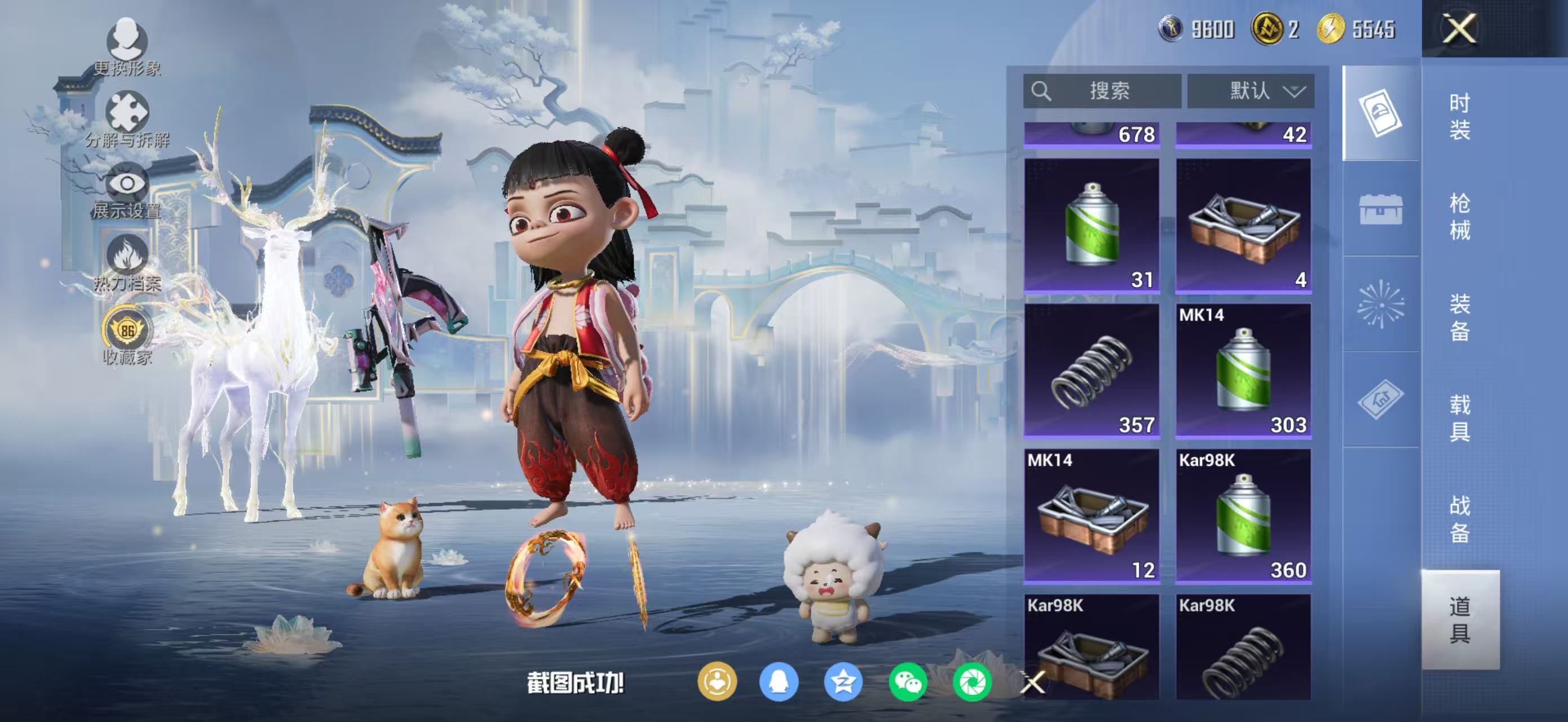Share screenshot via green WeChat icon
Image resolution: width=1568 pixels, height=722 pixels.
[x=907, y=682]
